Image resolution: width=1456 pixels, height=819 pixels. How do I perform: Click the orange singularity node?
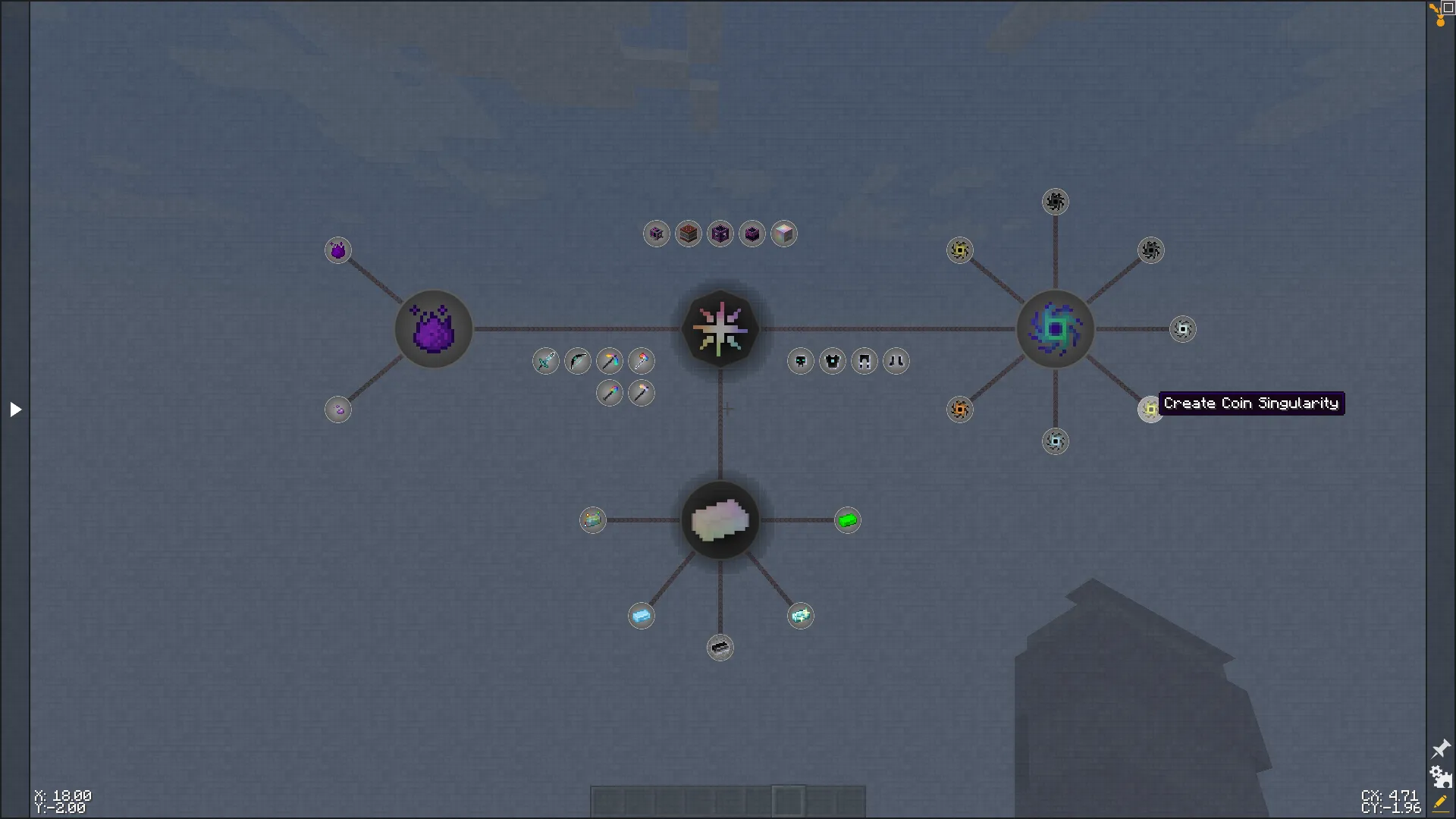coord(959,409)
